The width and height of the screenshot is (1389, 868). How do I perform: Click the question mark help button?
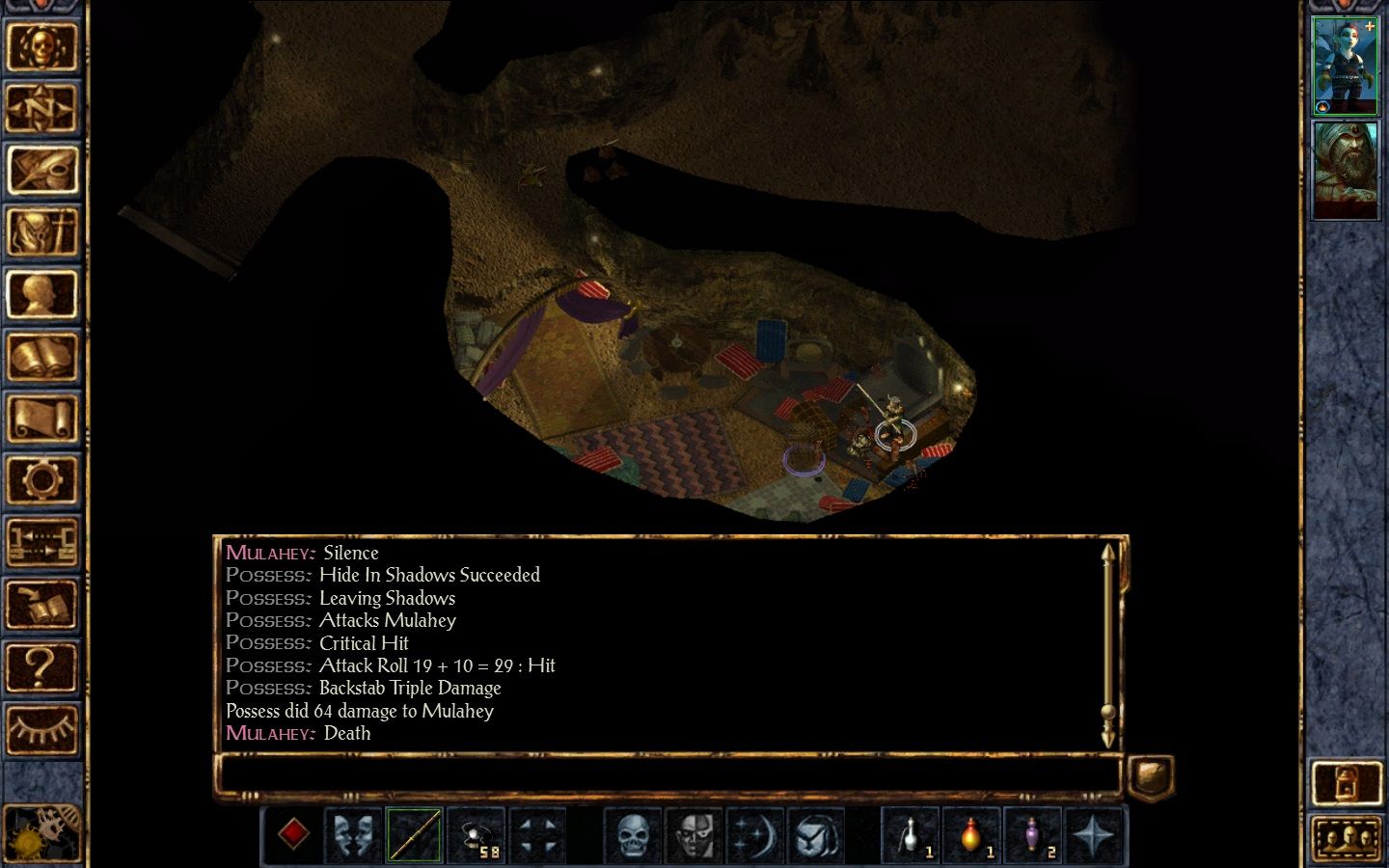click(41, 667)
